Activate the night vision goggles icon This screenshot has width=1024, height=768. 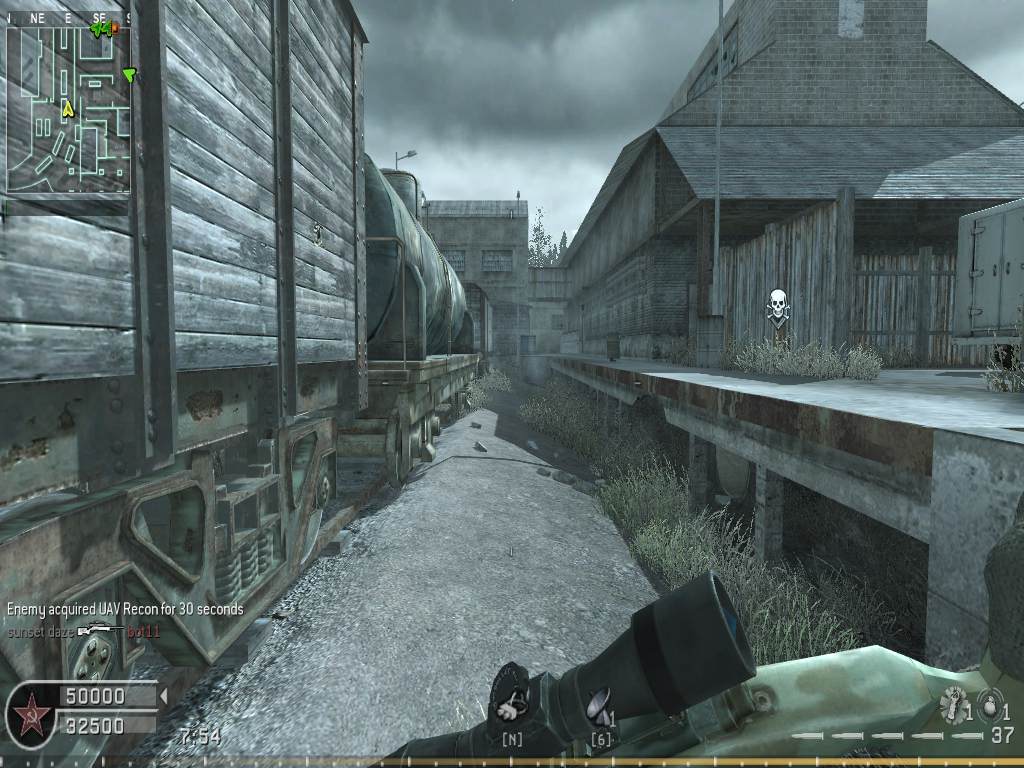[512, 703]
